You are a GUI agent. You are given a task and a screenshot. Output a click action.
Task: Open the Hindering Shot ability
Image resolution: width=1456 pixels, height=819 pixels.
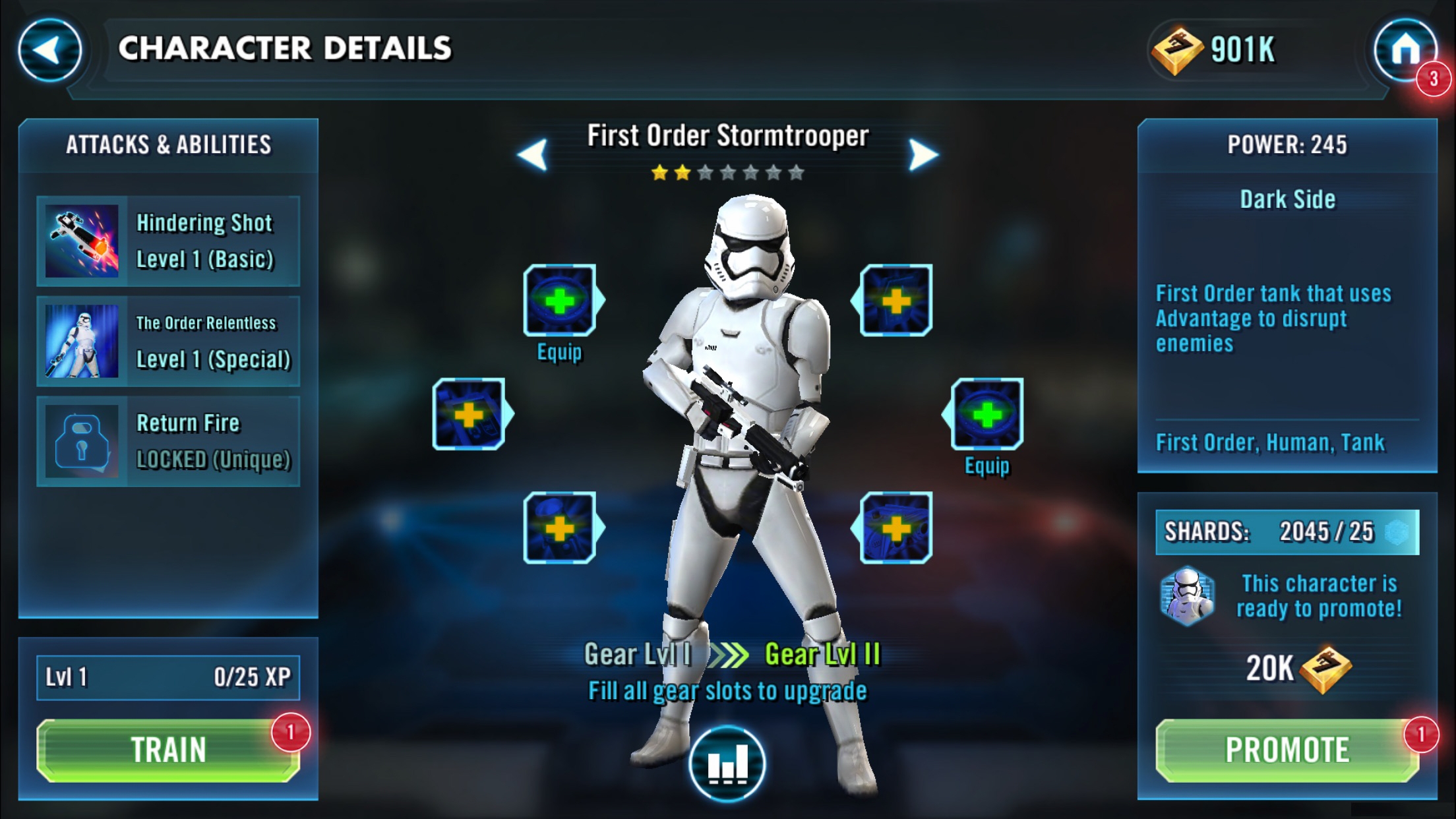(168, 241)
